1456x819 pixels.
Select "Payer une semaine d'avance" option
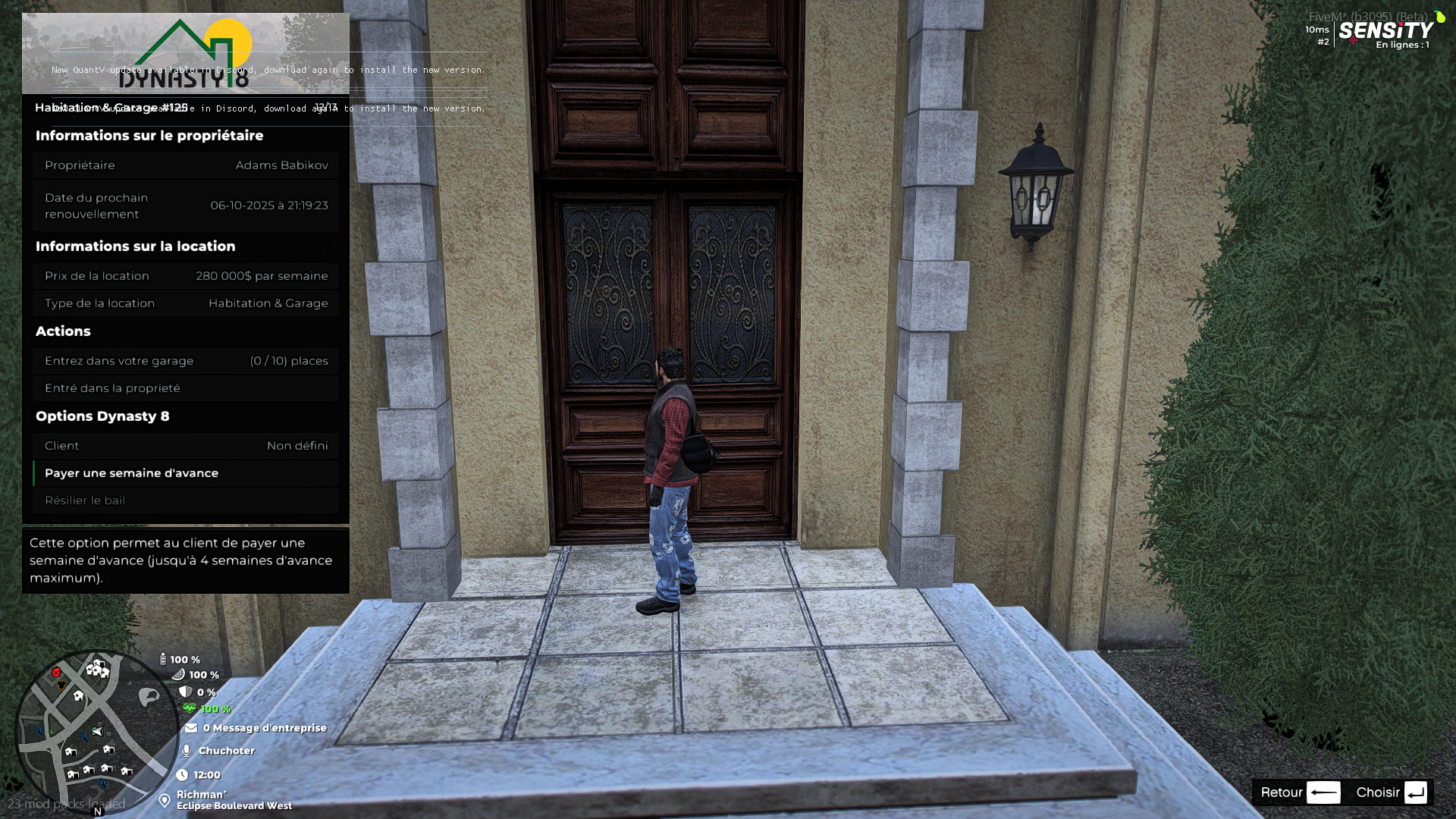coord(186,473)
